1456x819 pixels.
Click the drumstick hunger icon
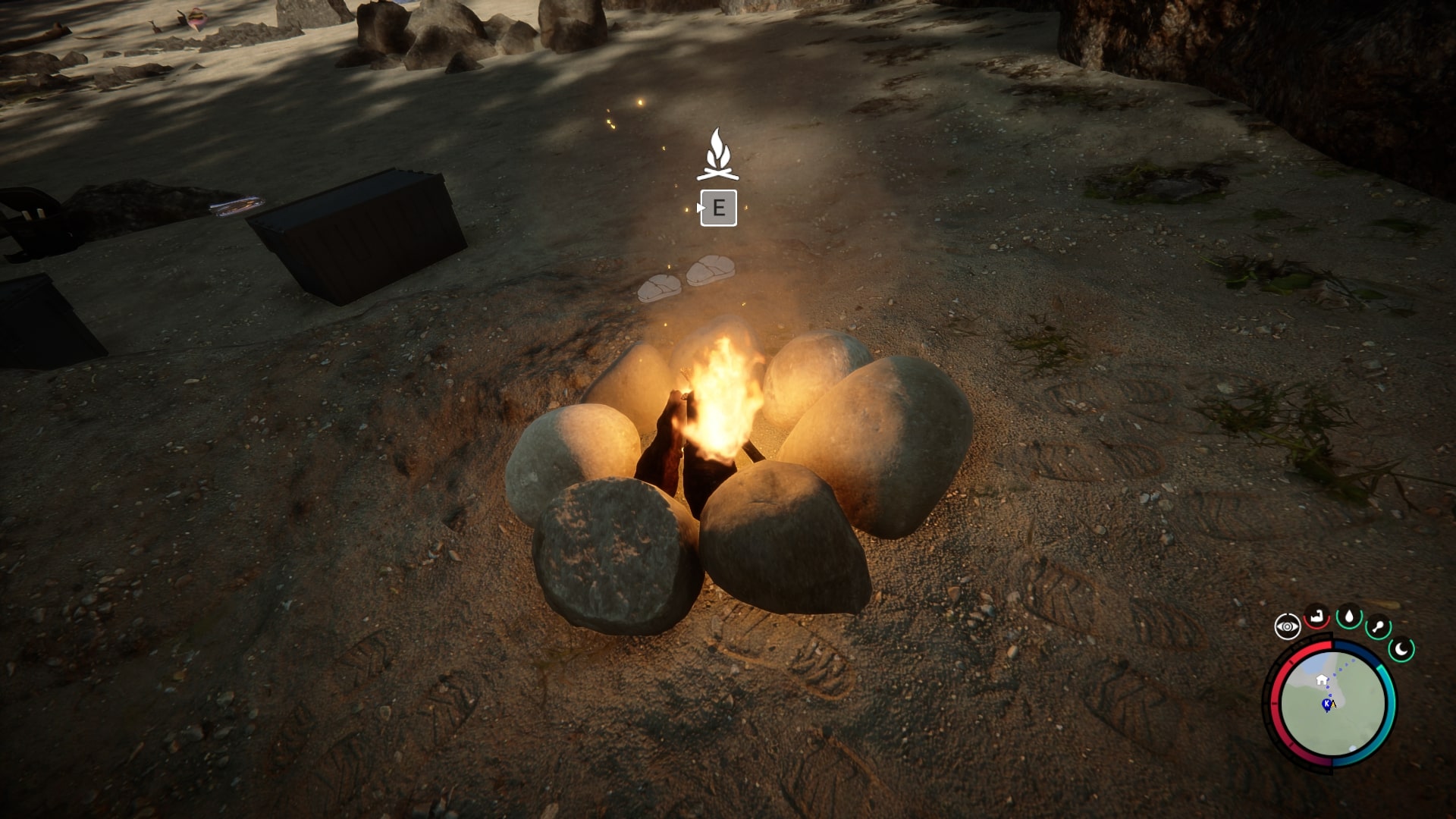(x=1378, y=629)
